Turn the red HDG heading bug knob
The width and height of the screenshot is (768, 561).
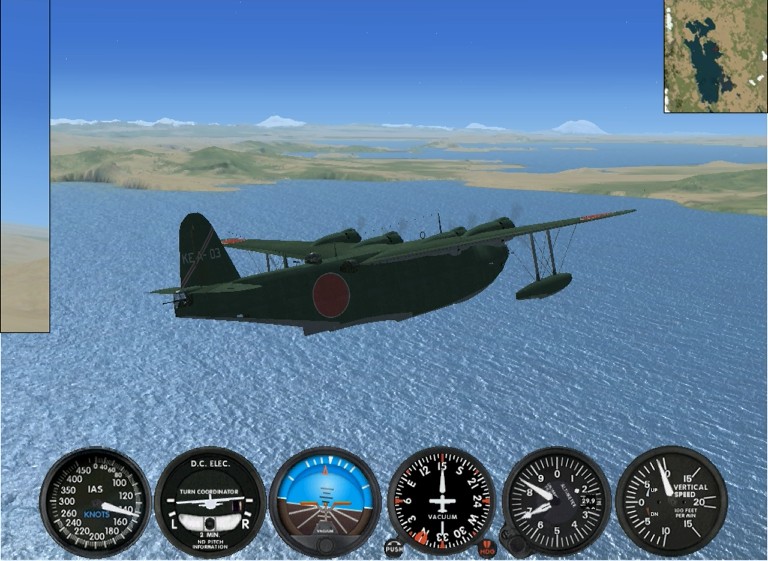point(487,548)
